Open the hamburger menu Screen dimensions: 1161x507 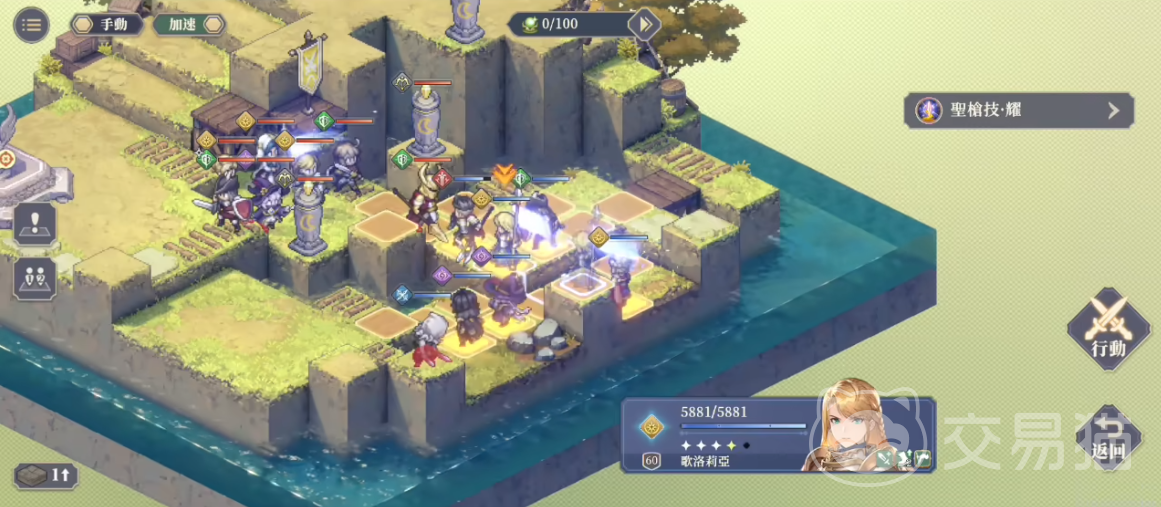pos(32,25)
